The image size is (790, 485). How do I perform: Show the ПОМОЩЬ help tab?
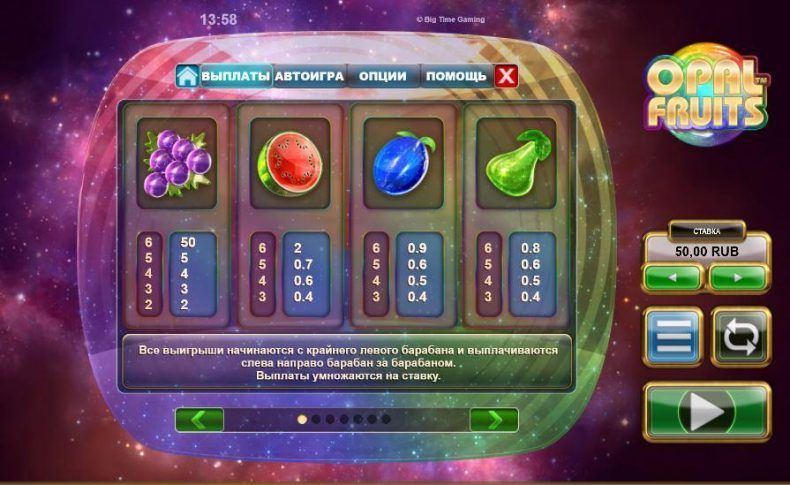[456, 76]
